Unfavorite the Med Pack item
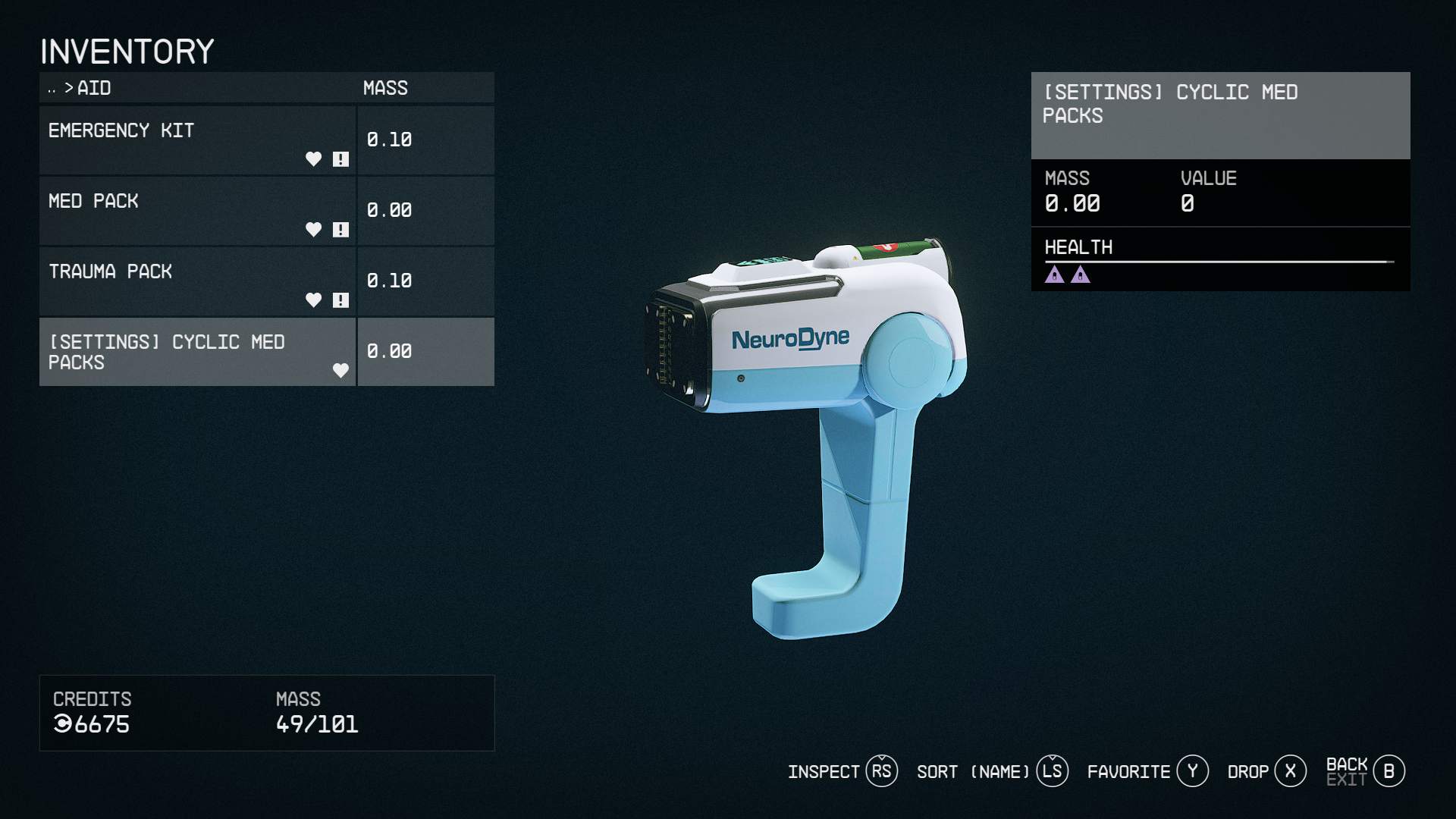This screenshot has height=819, width=1456. pyautogui.click(x=313, y=230)
